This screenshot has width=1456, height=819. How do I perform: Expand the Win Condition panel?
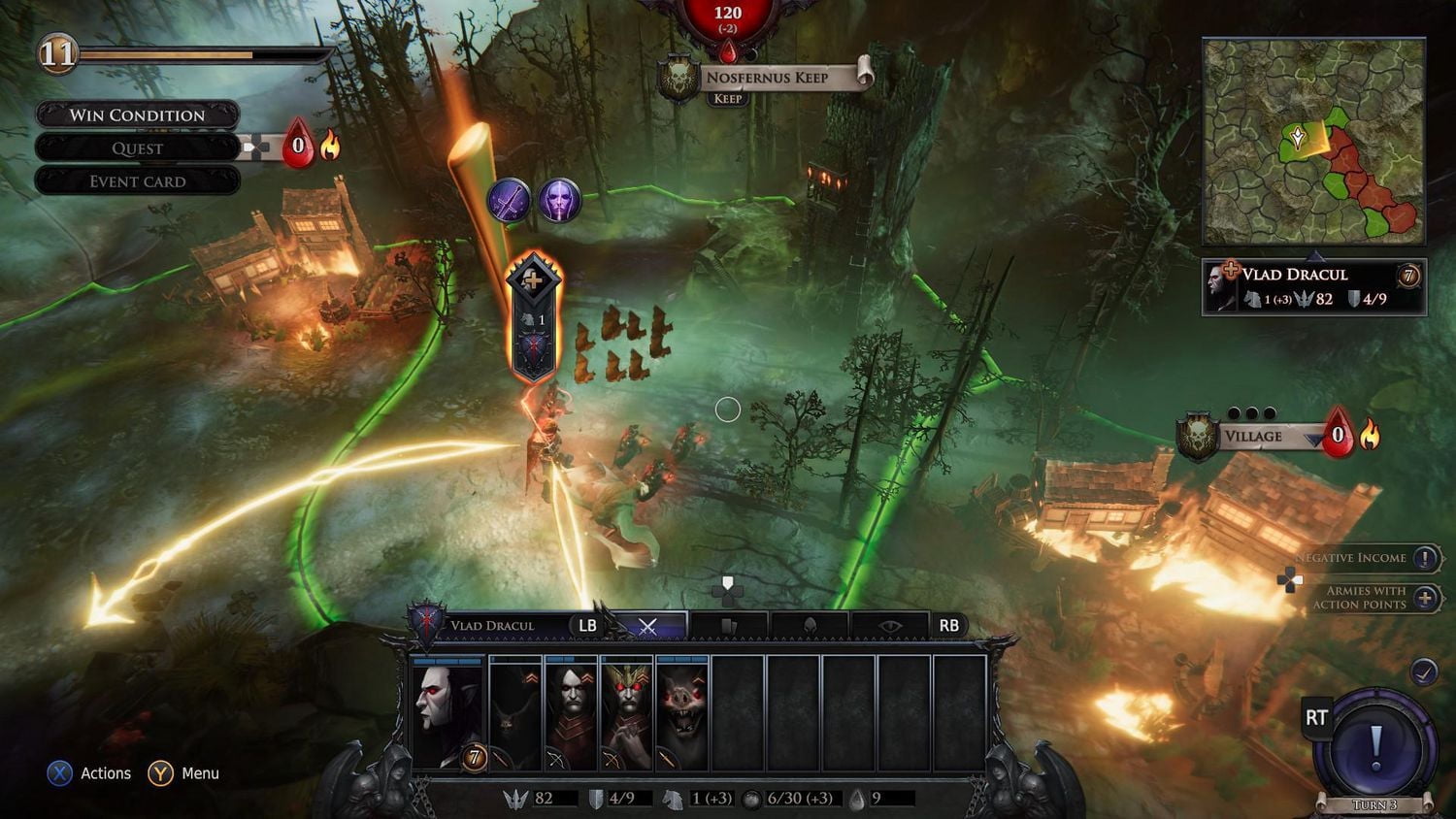click(x=136, y=115)
